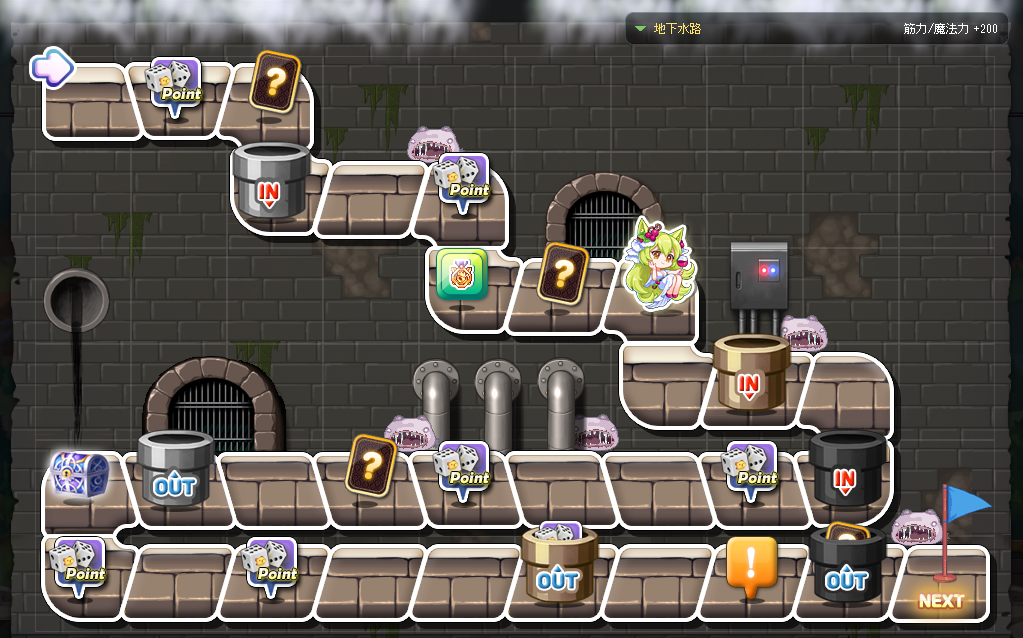Select the purple start arrow
1023x638 pixels.
pyautogui.click(x=52, y=67)
